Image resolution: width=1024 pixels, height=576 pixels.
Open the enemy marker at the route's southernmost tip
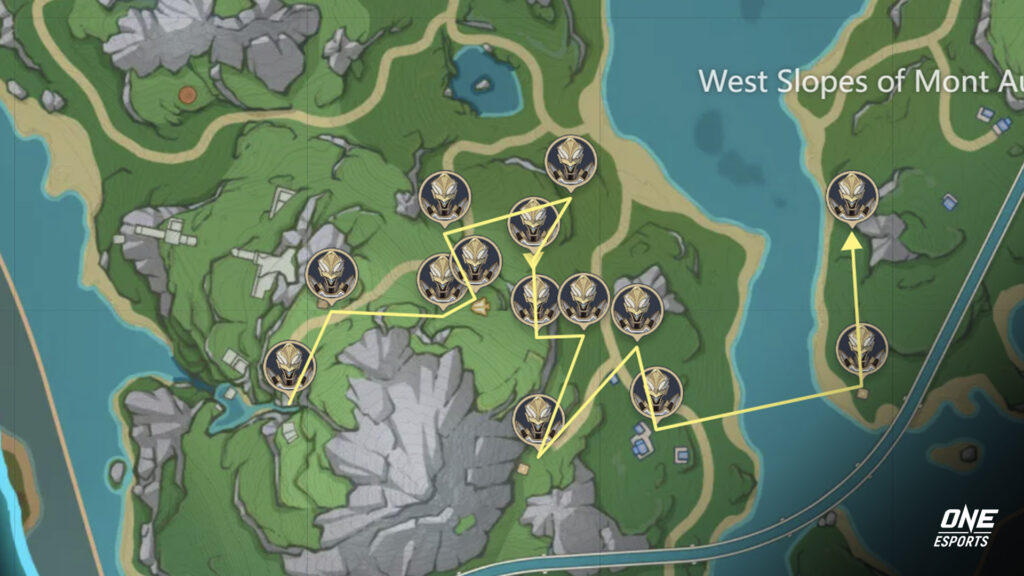538,419
